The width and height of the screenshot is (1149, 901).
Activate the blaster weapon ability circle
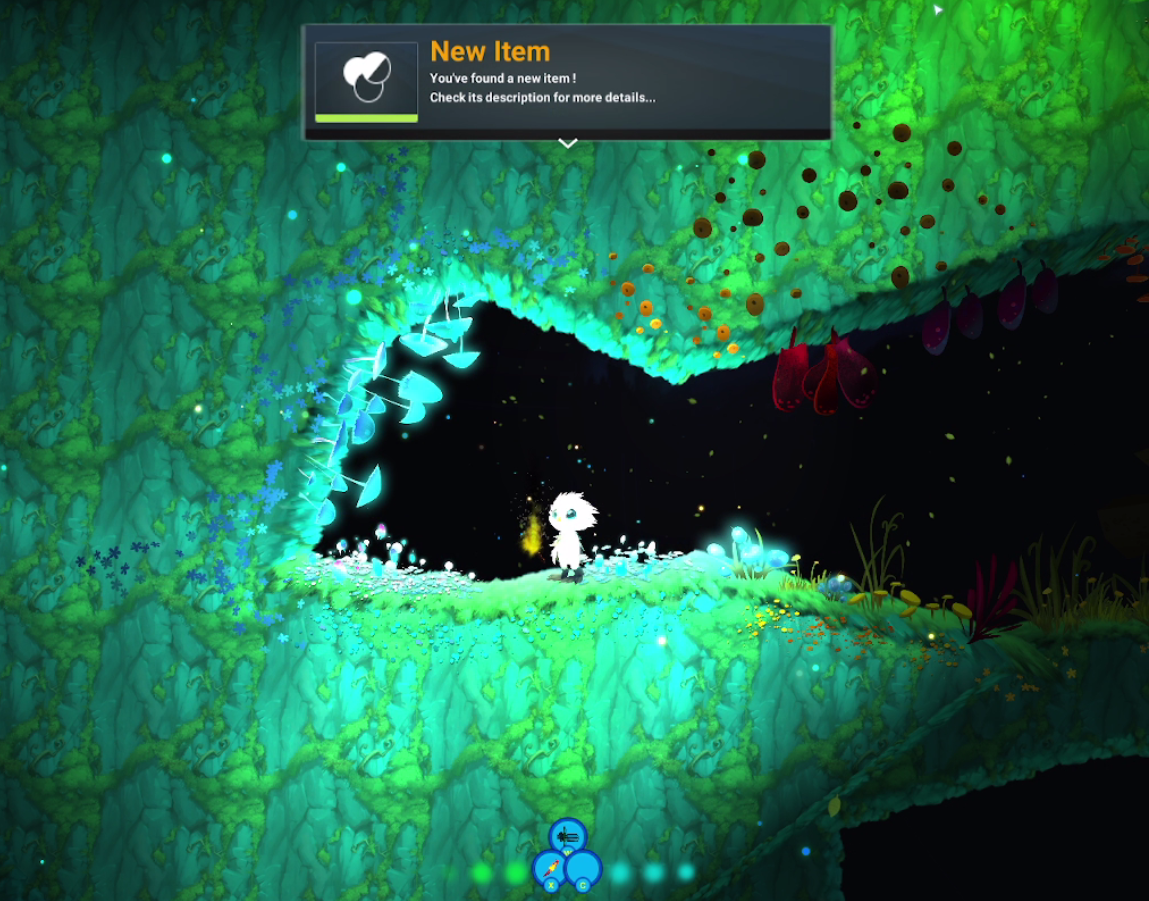(x=568, y=835)
